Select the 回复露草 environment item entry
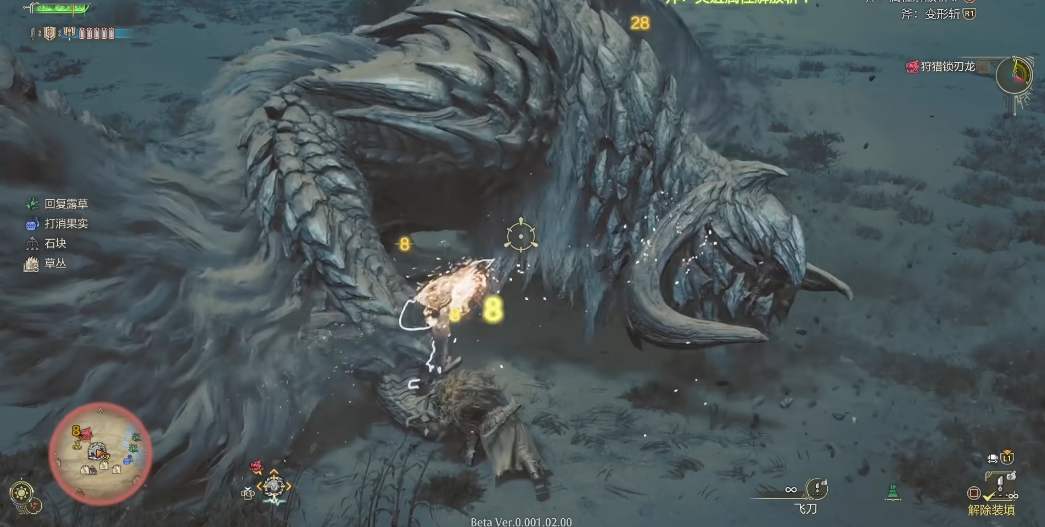The image size is (1045, 527). tap(59, 204)
